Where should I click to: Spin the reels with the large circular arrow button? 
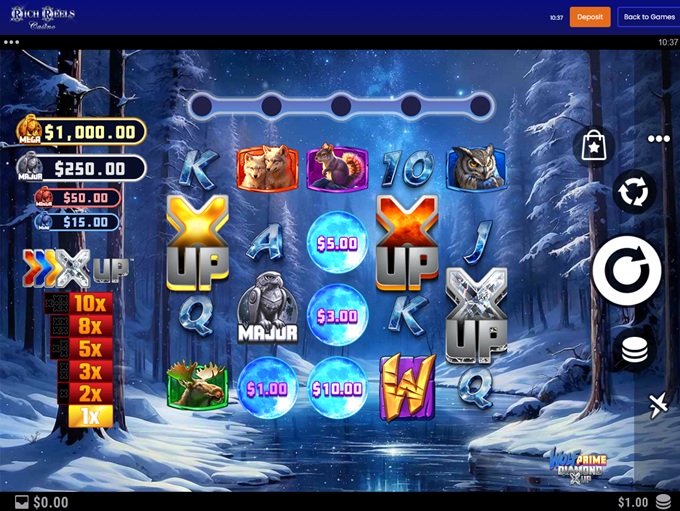click(626, 270)
